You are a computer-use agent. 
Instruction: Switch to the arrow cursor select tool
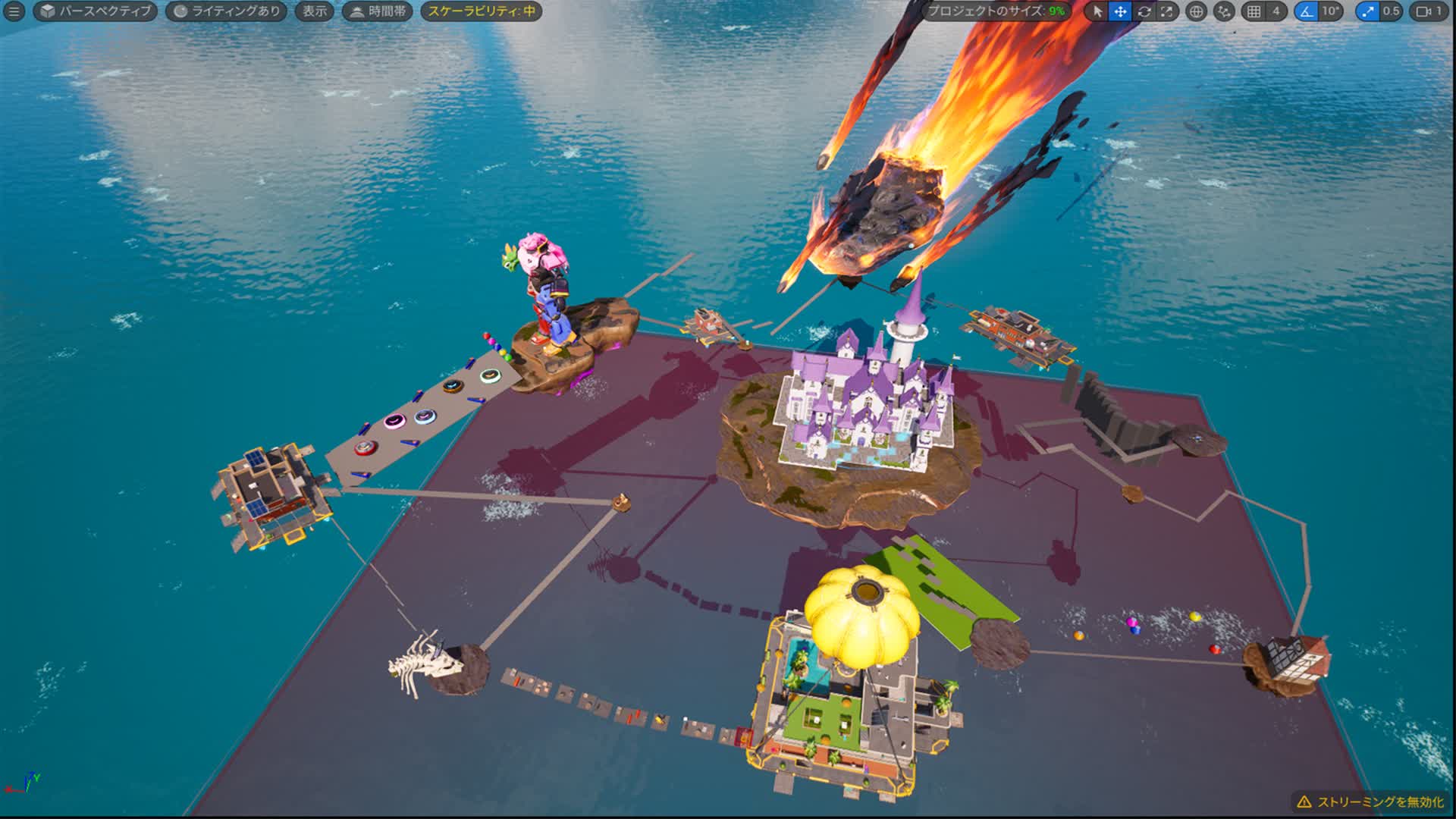click(1097, 11)
